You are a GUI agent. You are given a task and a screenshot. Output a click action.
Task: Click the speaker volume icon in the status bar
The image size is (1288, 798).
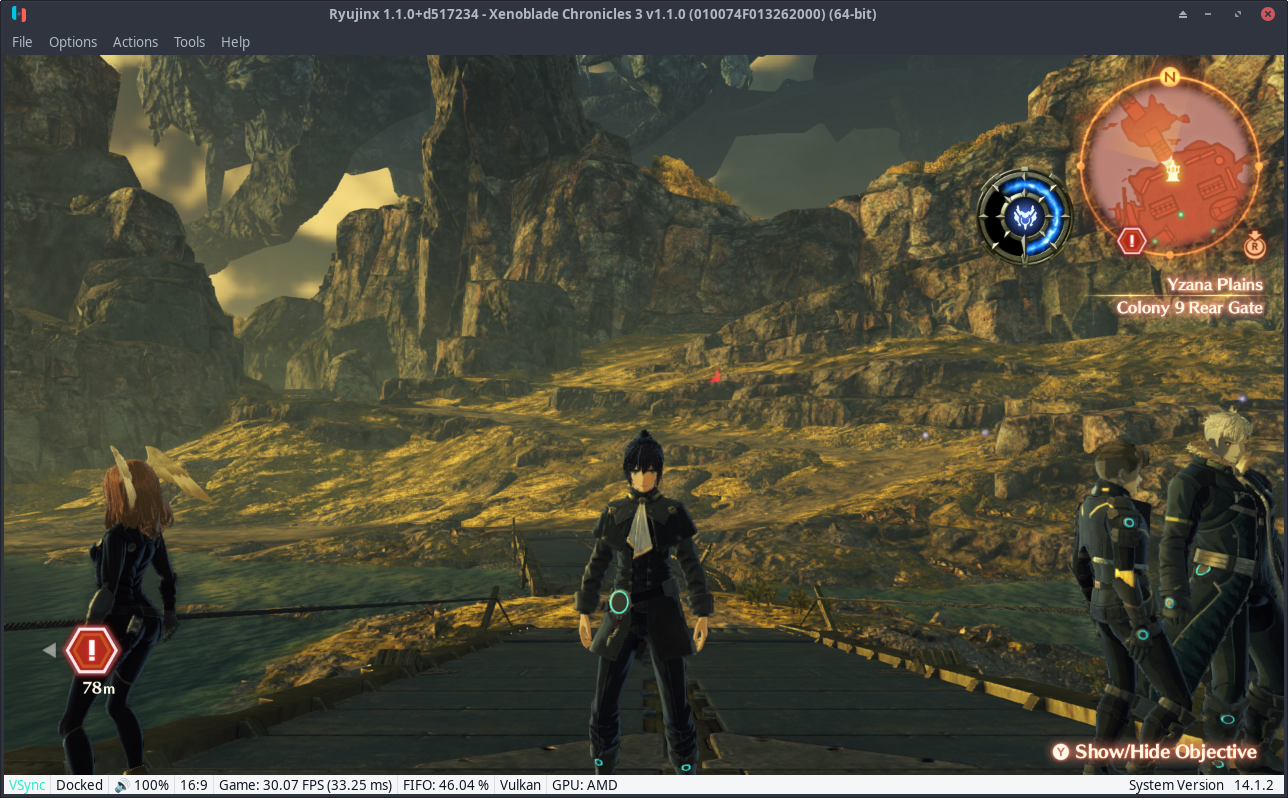122,785
